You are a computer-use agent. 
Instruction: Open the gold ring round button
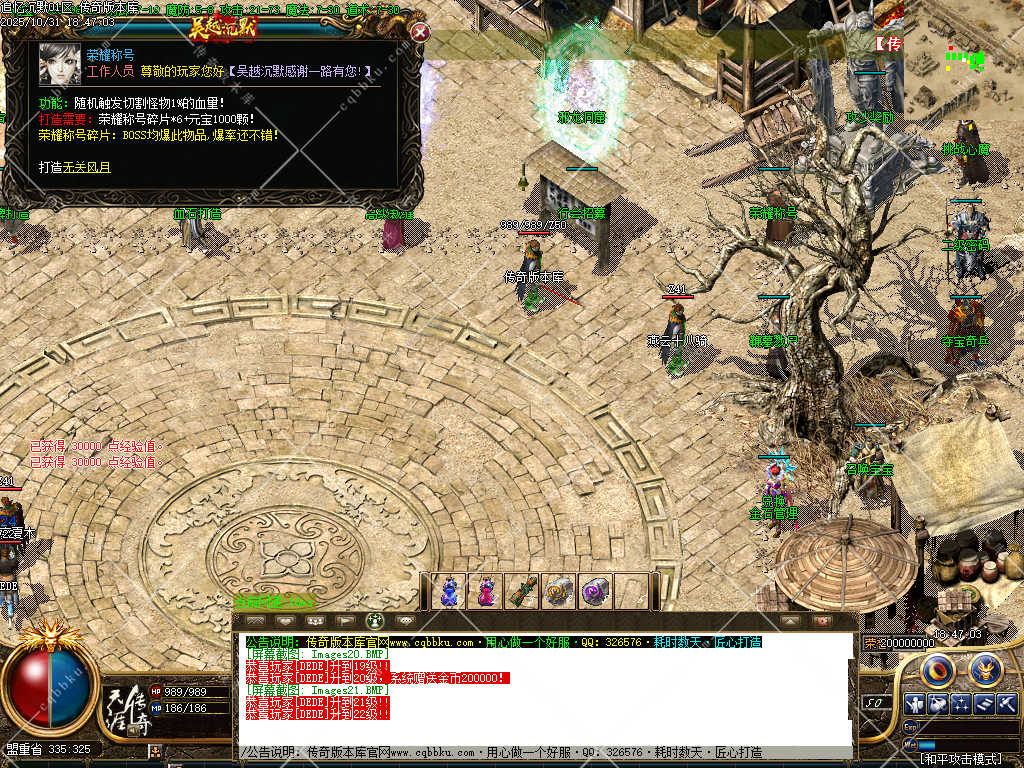click(936, 668)
